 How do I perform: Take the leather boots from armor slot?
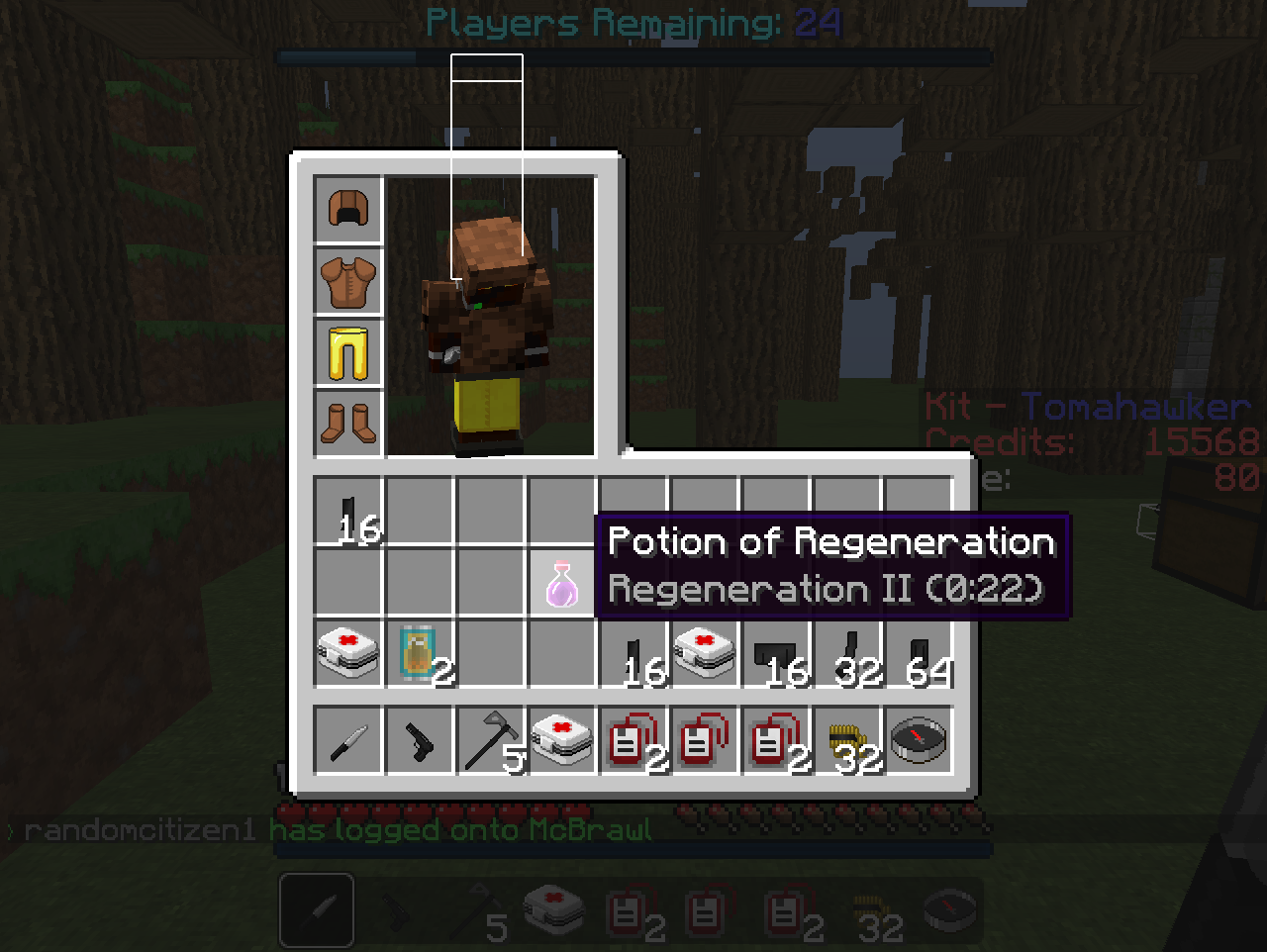pyautogui.click(x=348, y=424)
